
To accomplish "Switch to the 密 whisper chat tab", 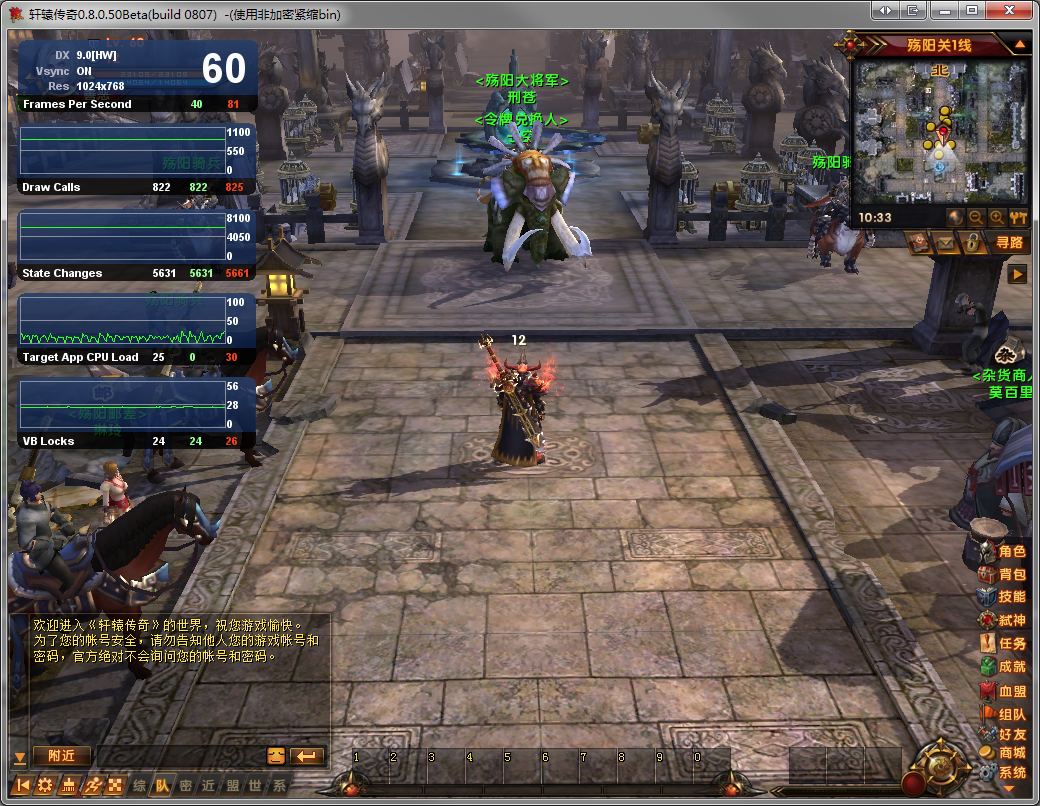I will (x=186, y=785).
